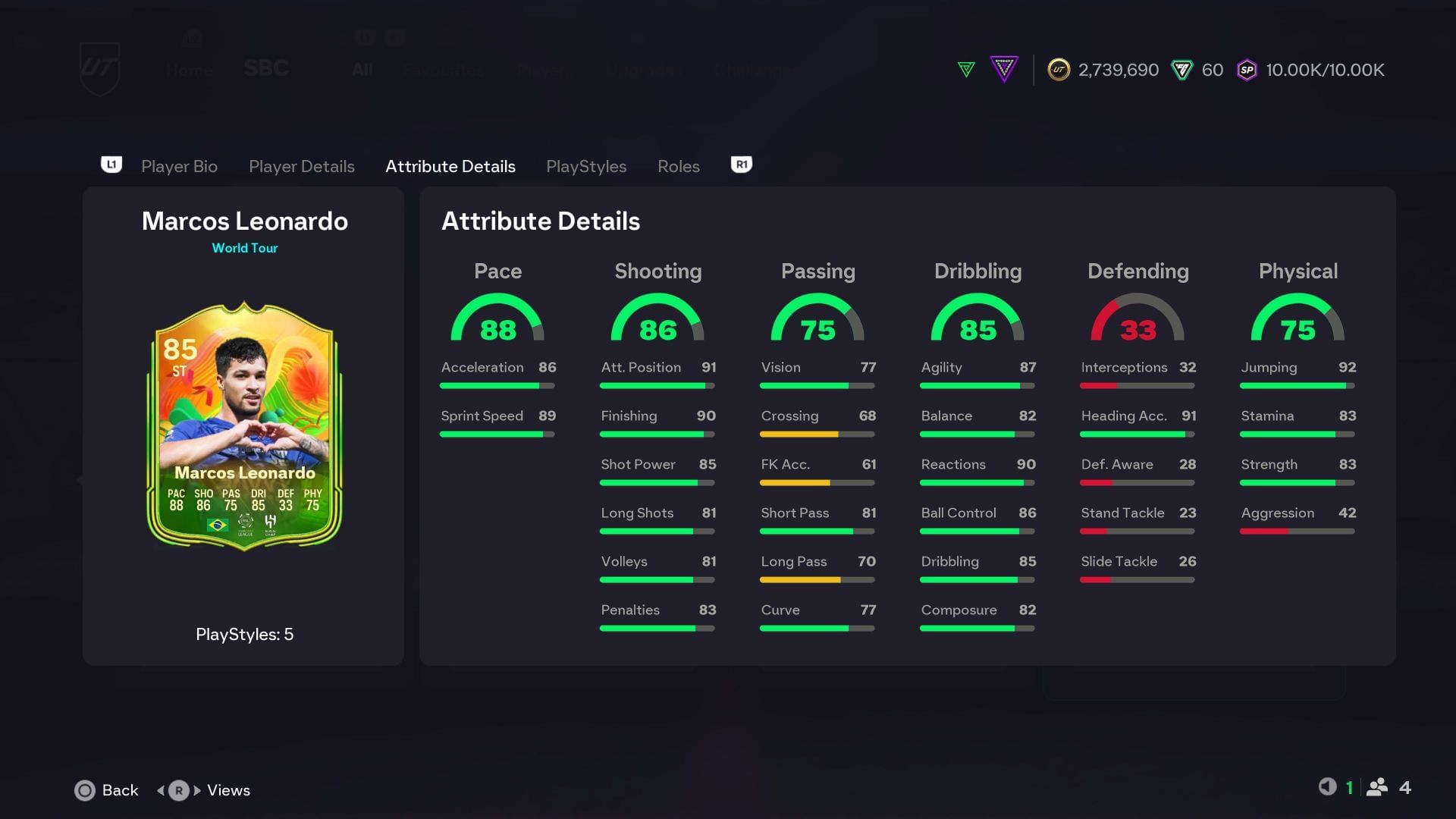Viewport: 1456px width, 819px height.
Task: Switch to the Player Details tab
Action: coord(301,166)
